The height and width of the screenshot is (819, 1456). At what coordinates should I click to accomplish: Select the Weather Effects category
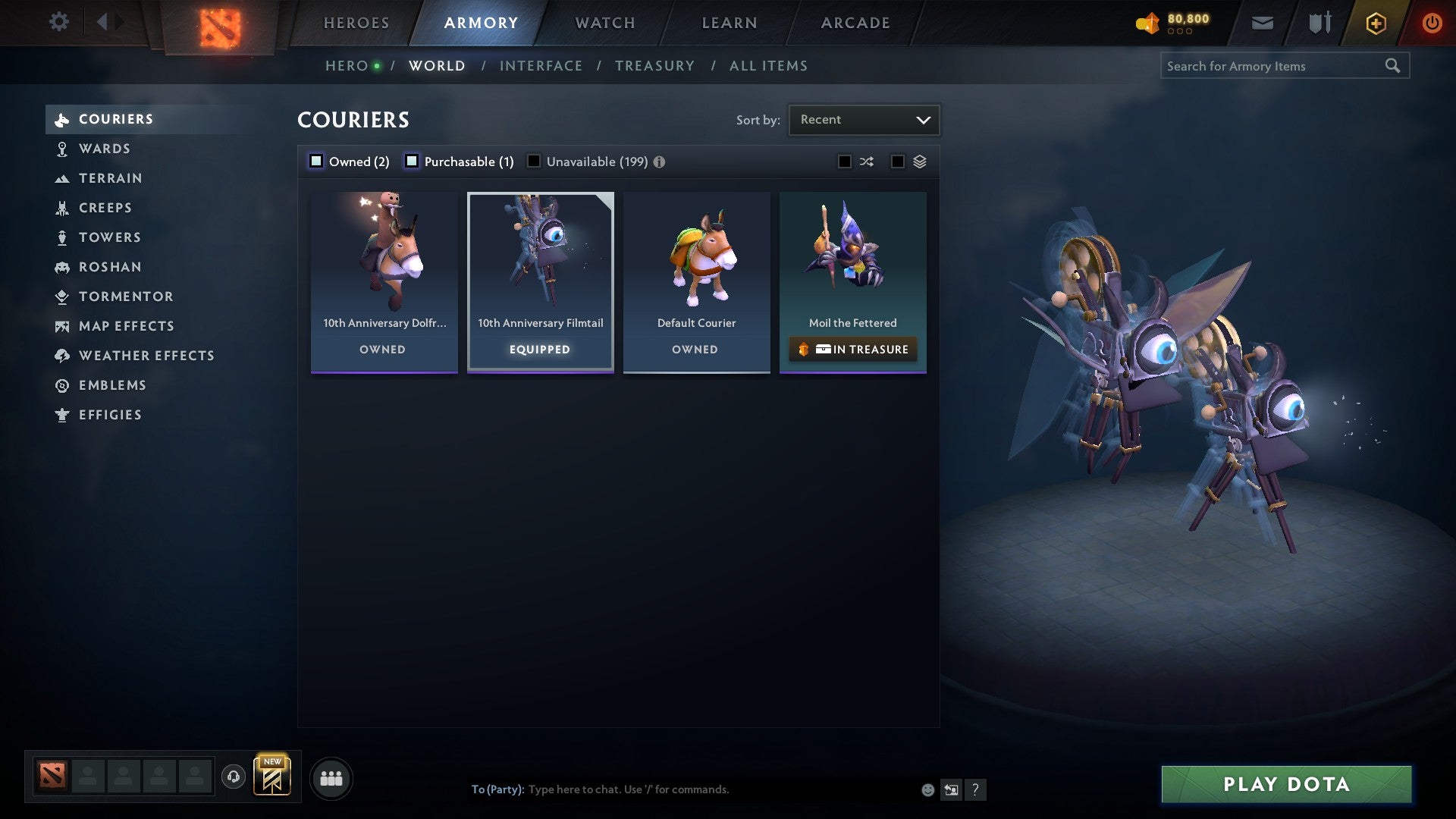point(146,356)
